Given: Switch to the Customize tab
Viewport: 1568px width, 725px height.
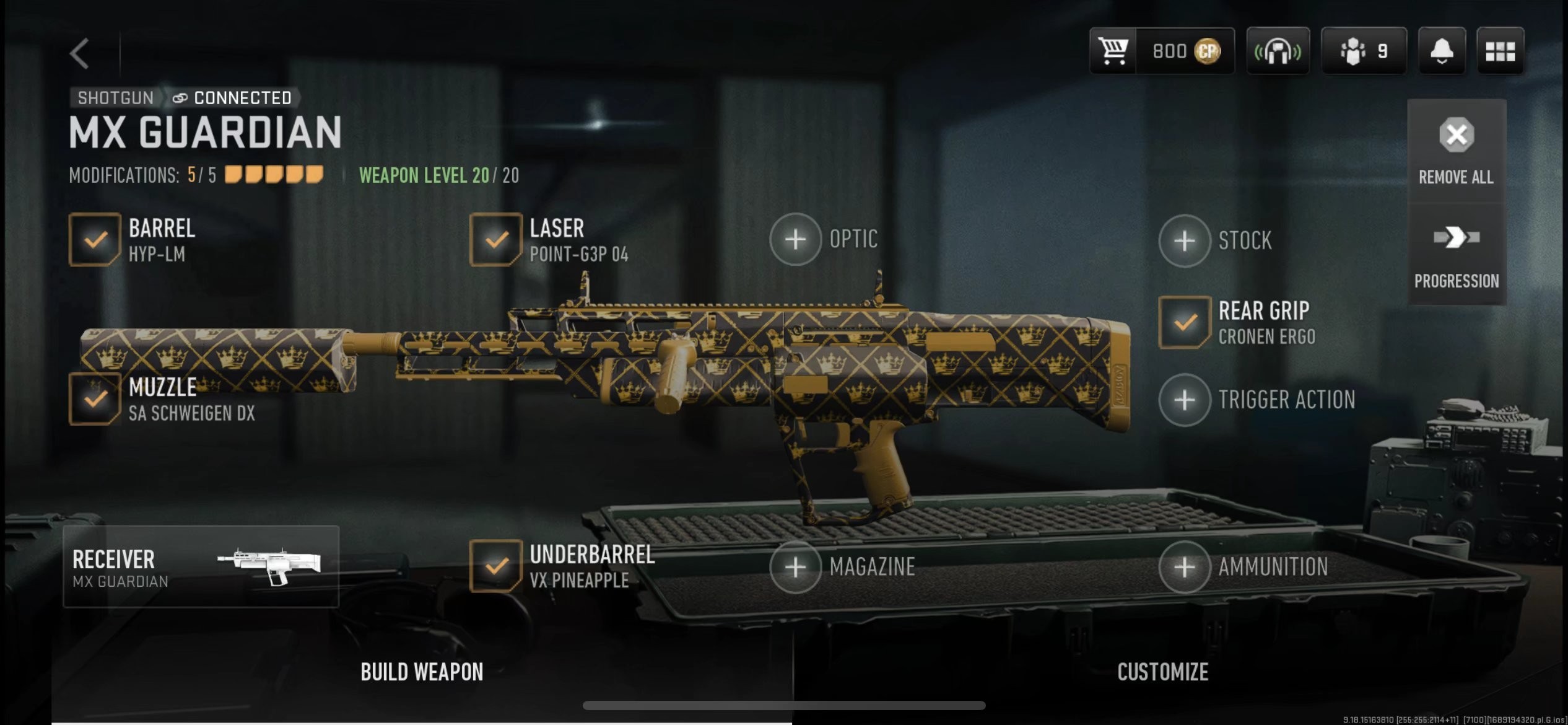Looking at the screenshot, I should tap(1162, 672).
